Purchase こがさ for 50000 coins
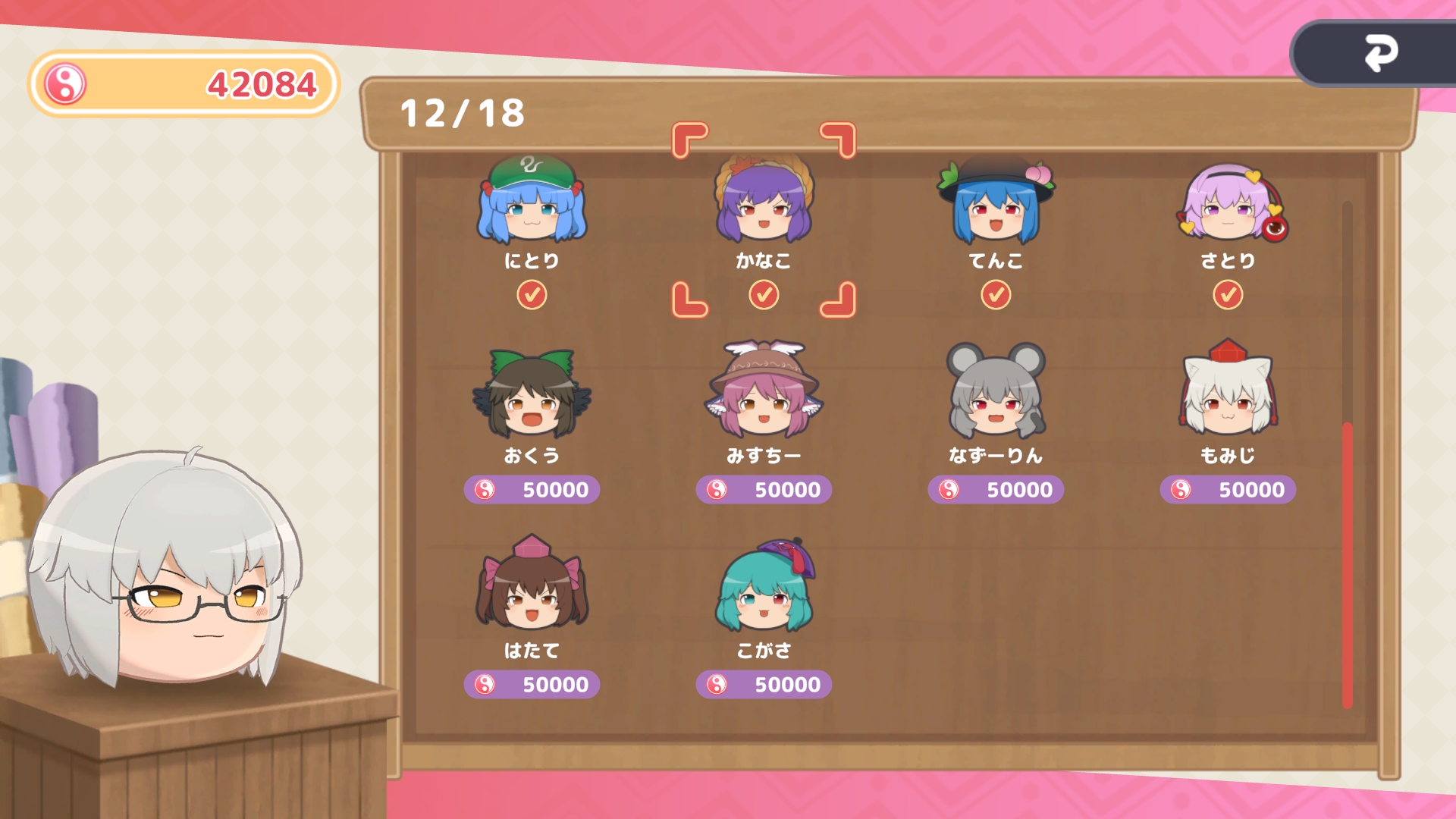 762,683
